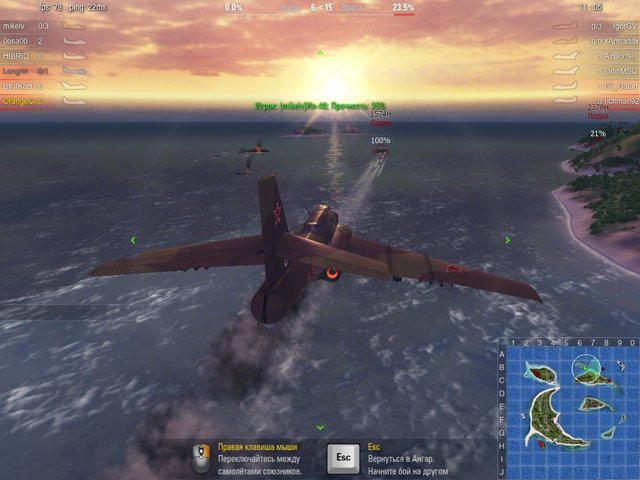This screenshot has height=480, width=640.
Task: Pick richman92 in the enemy roster
Action: tap(620, 101)
